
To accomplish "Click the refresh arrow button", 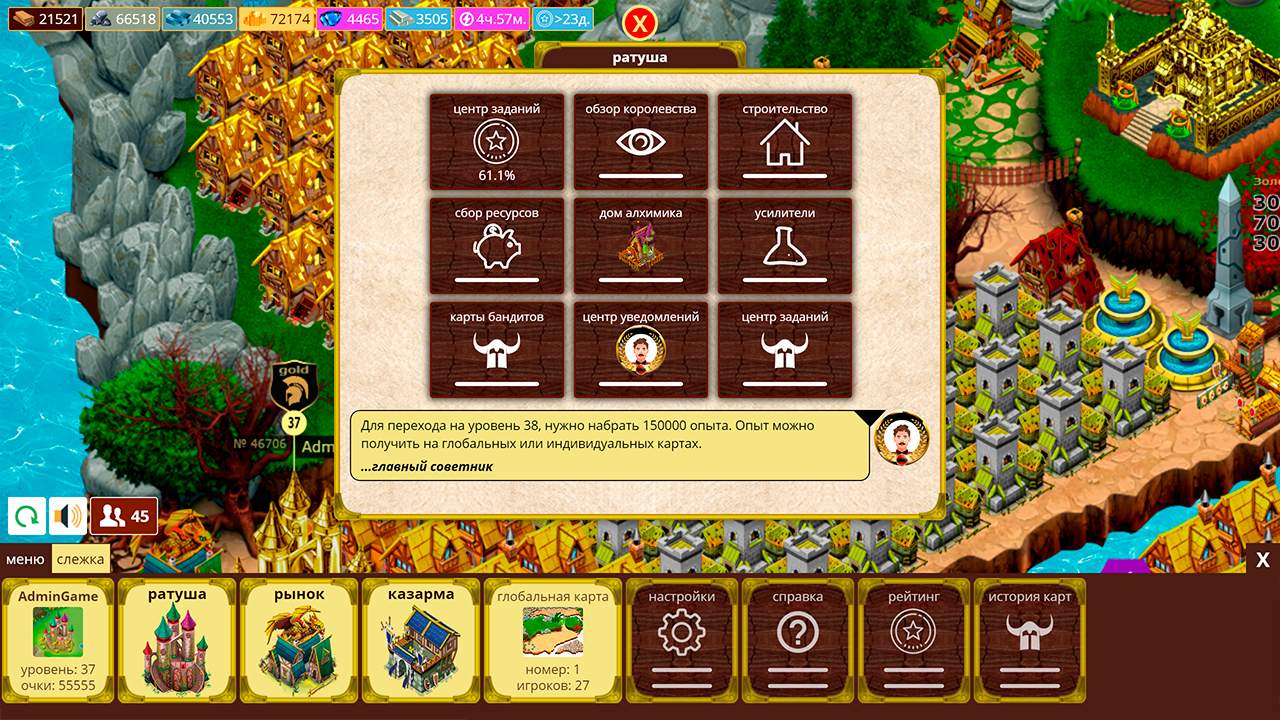I will (25, 516).
